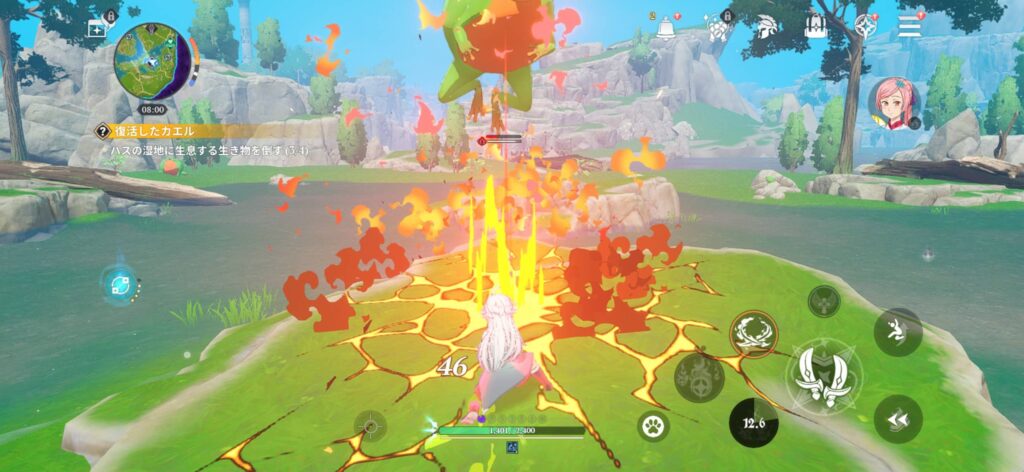
Task: Tap the locked turtle icon
Action: pos(717,28)
